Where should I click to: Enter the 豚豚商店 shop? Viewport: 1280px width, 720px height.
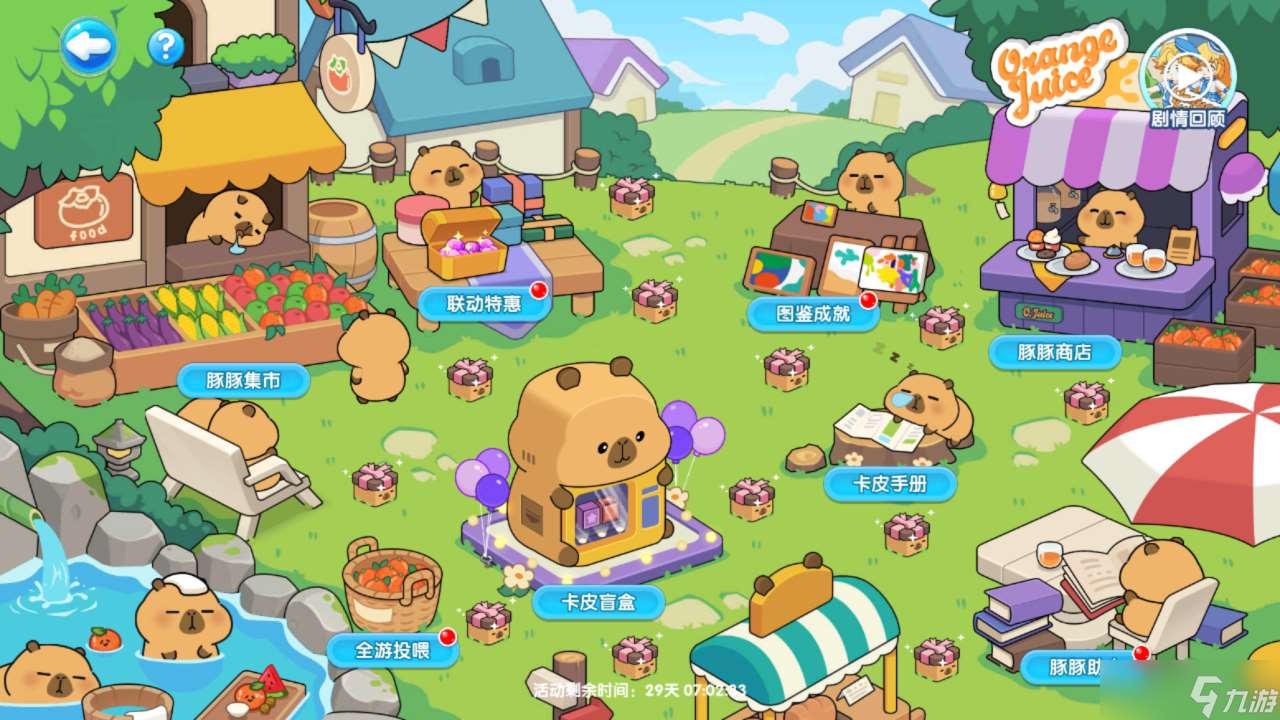tap(1054, 352)
